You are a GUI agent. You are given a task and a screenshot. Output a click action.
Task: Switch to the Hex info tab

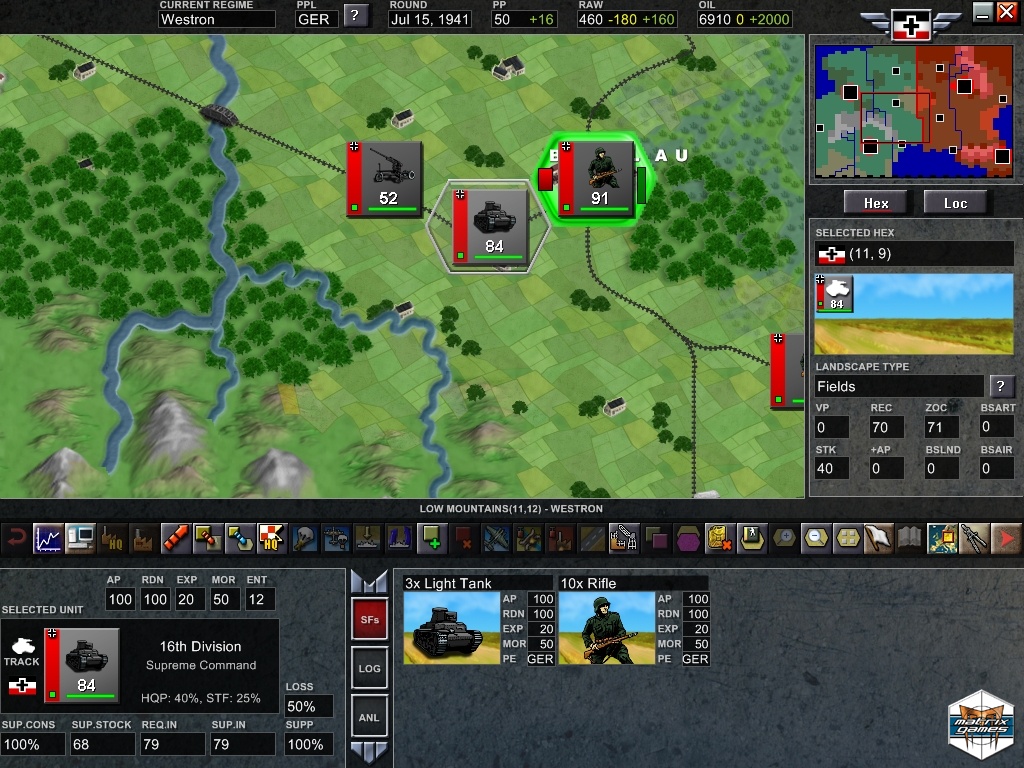(x=876, y=203)
